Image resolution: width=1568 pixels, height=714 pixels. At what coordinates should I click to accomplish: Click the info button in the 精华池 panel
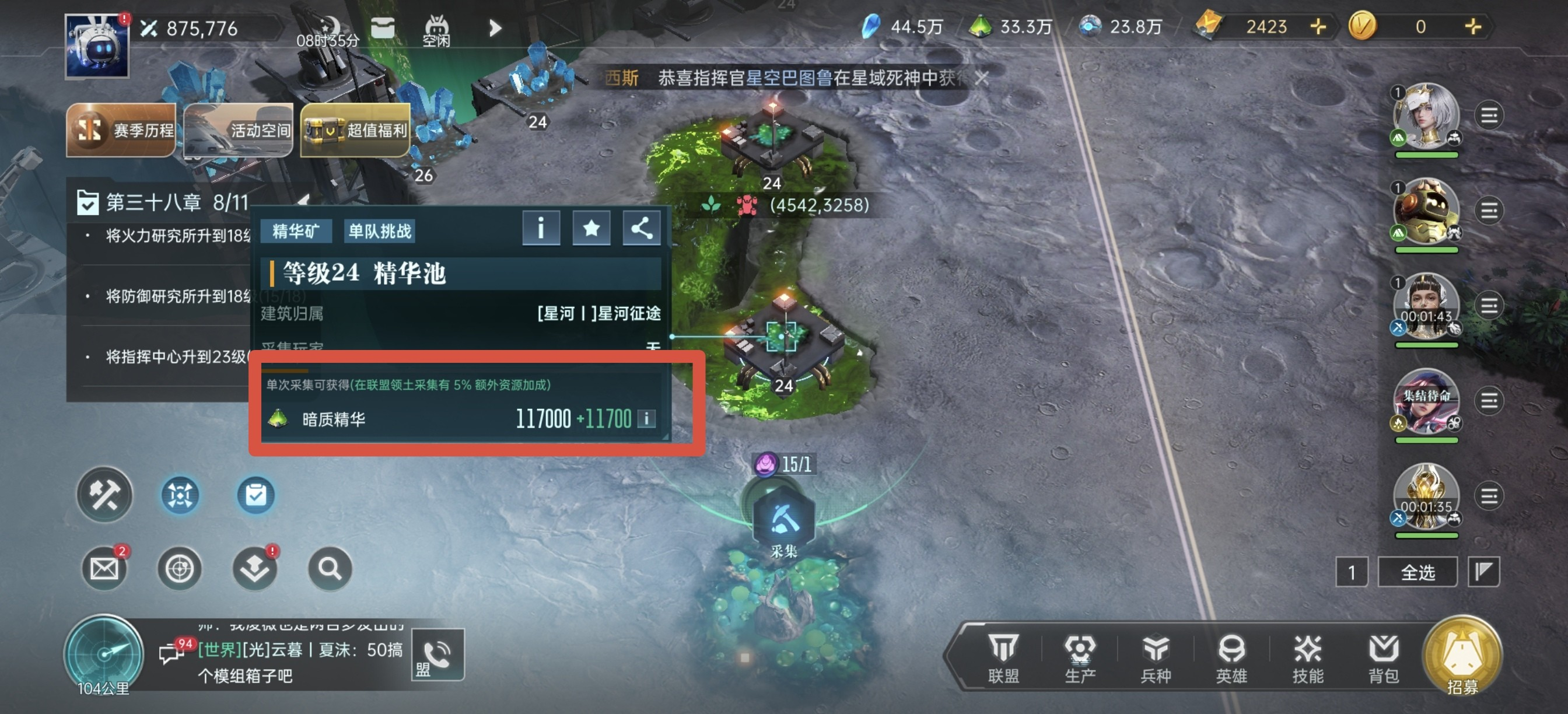pos(541,229)
